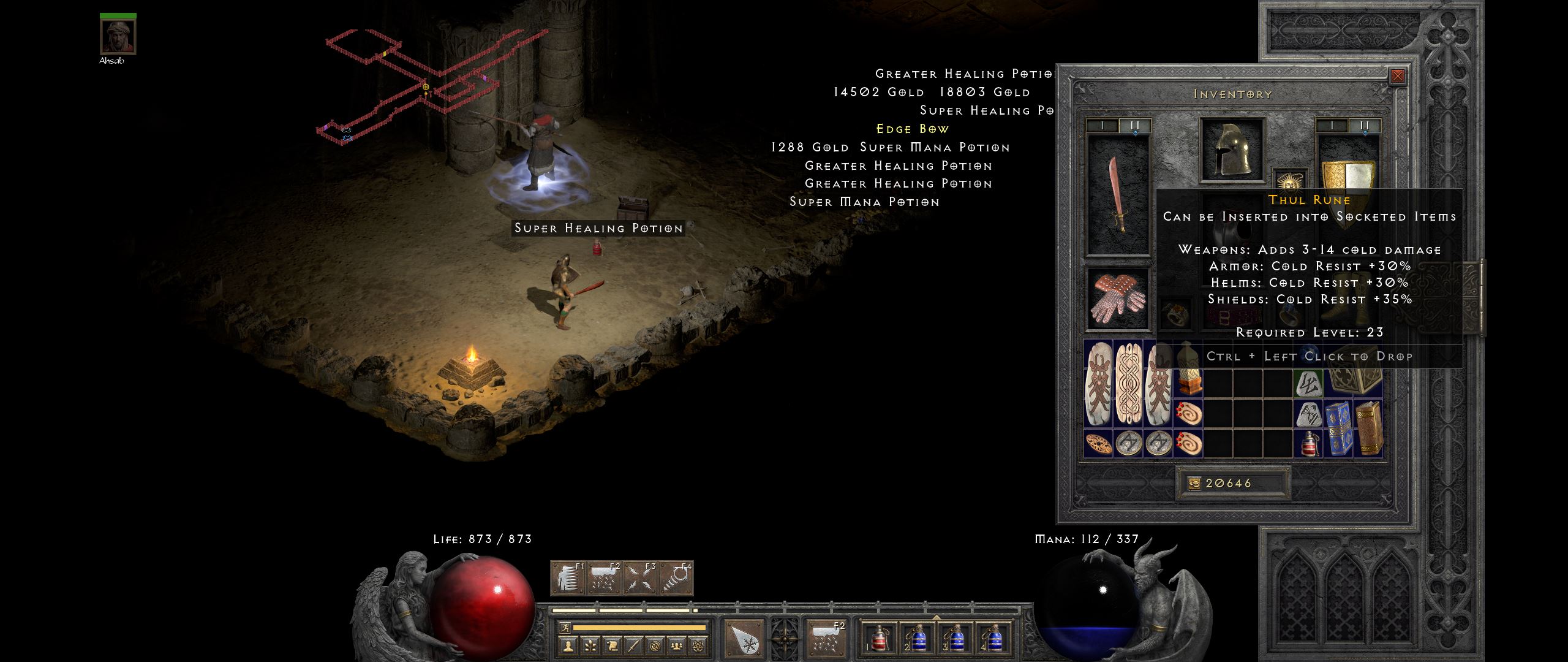Click the gold coin button beside 20646
Image resolution: width=1568 pixels, height=662 pixels.
point(1194,484)
